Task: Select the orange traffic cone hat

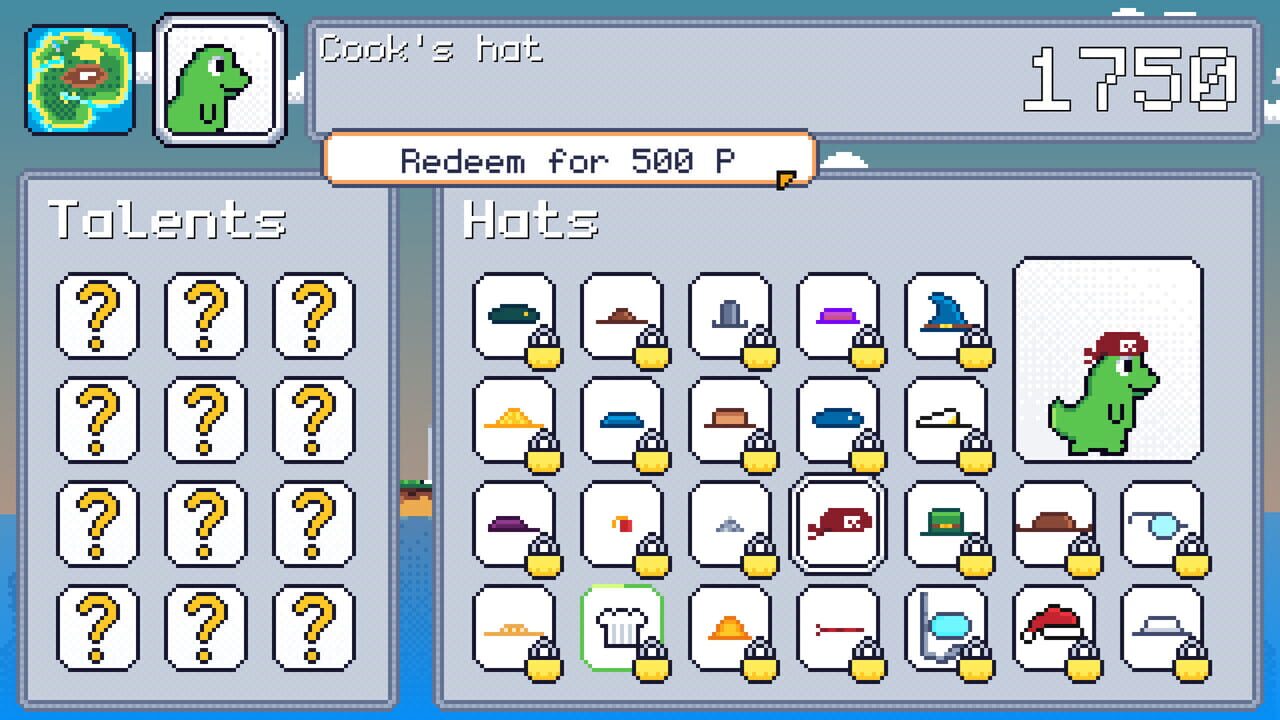Action: coord(729,627)
